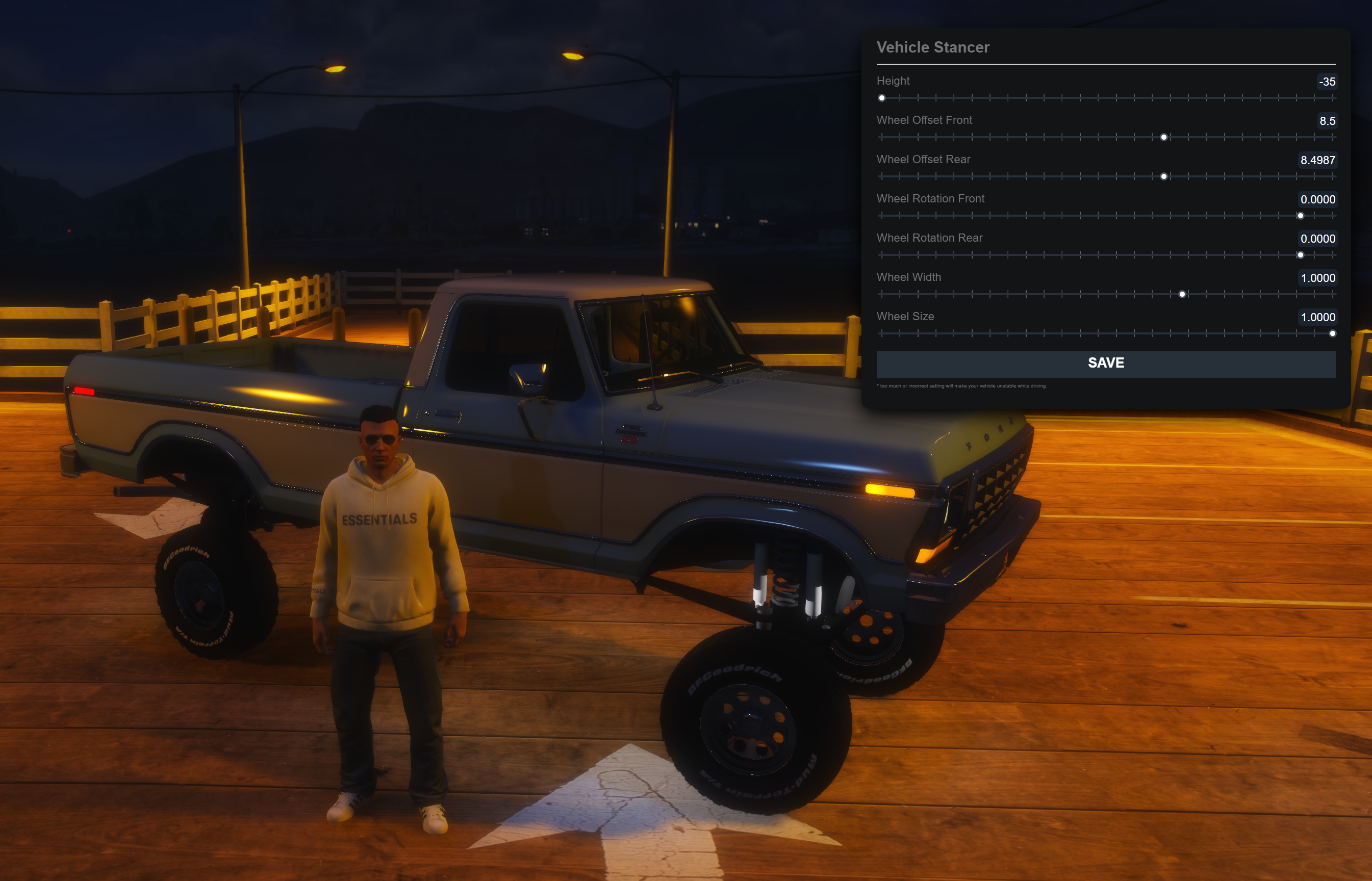Click the Height label
The image size is (1372, 881).
894,81
